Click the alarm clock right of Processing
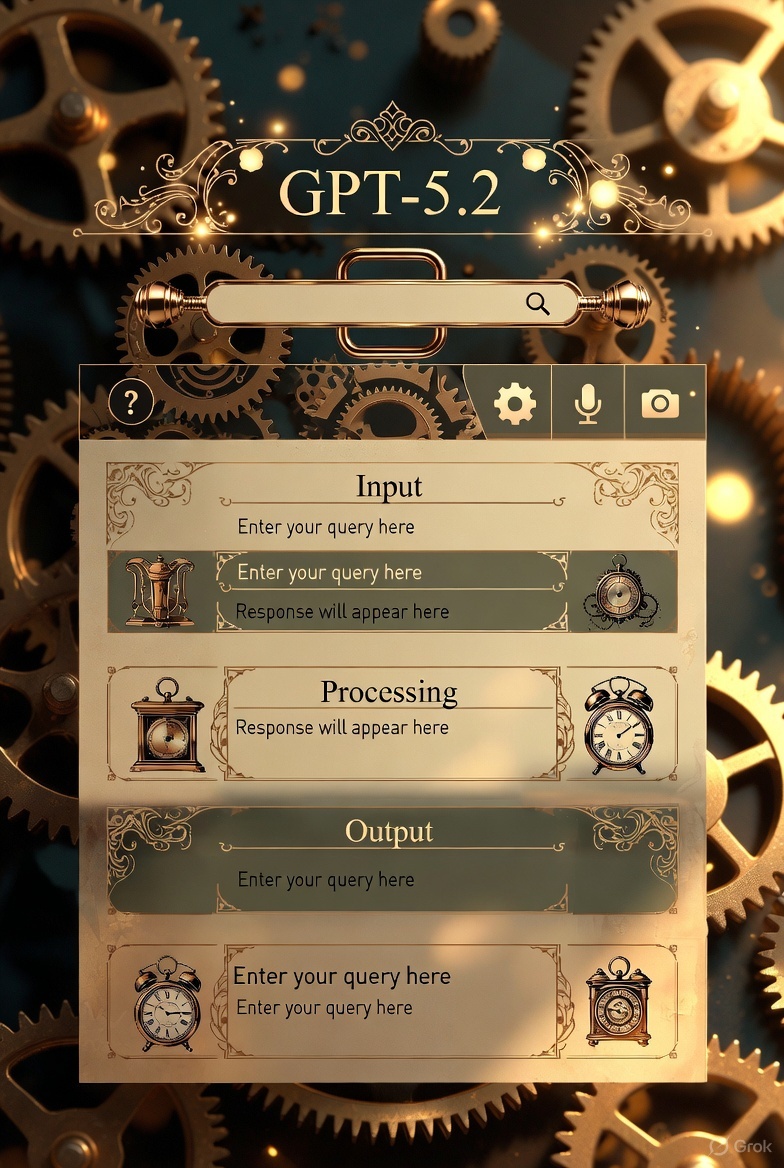 pyautogui.click(x=619, y=725)
